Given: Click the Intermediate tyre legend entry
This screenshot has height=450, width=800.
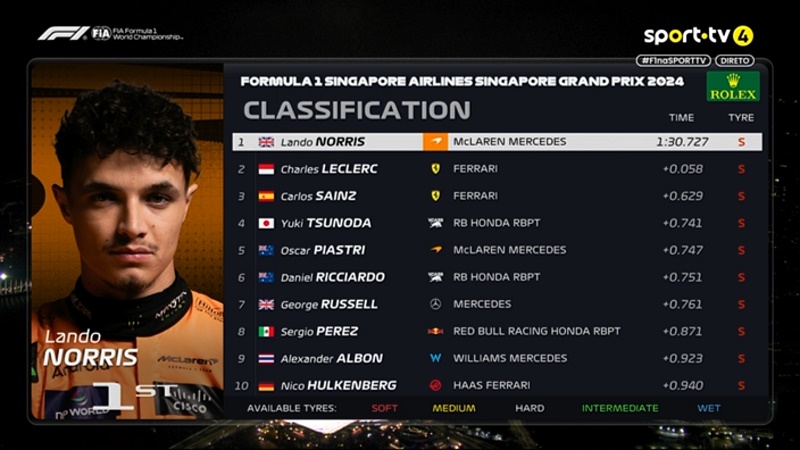Looking at the screenshot, I should point(620,408).
